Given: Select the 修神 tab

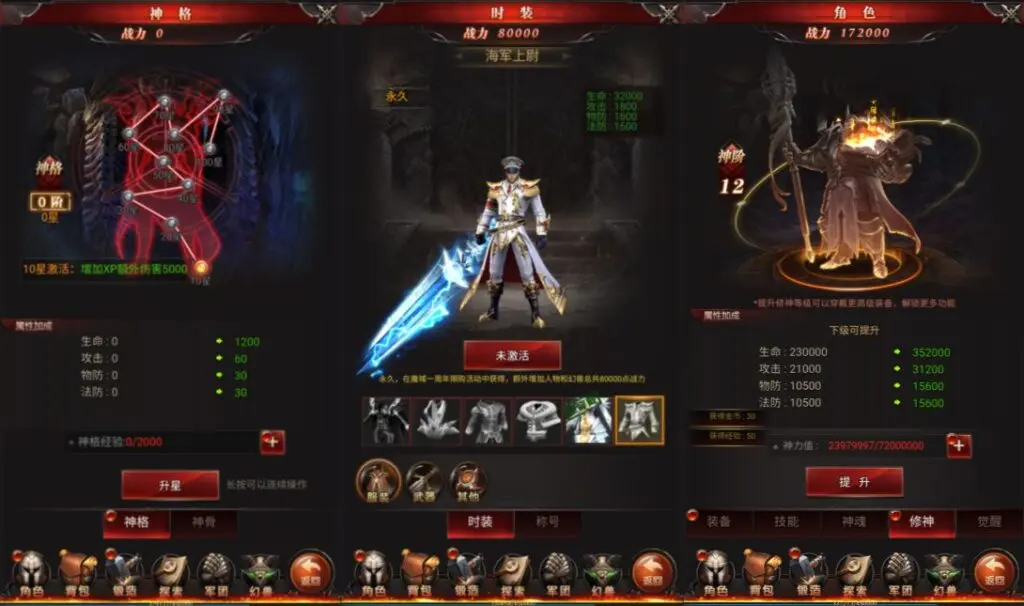Looking at the screenshot, I should coord(921,522).
